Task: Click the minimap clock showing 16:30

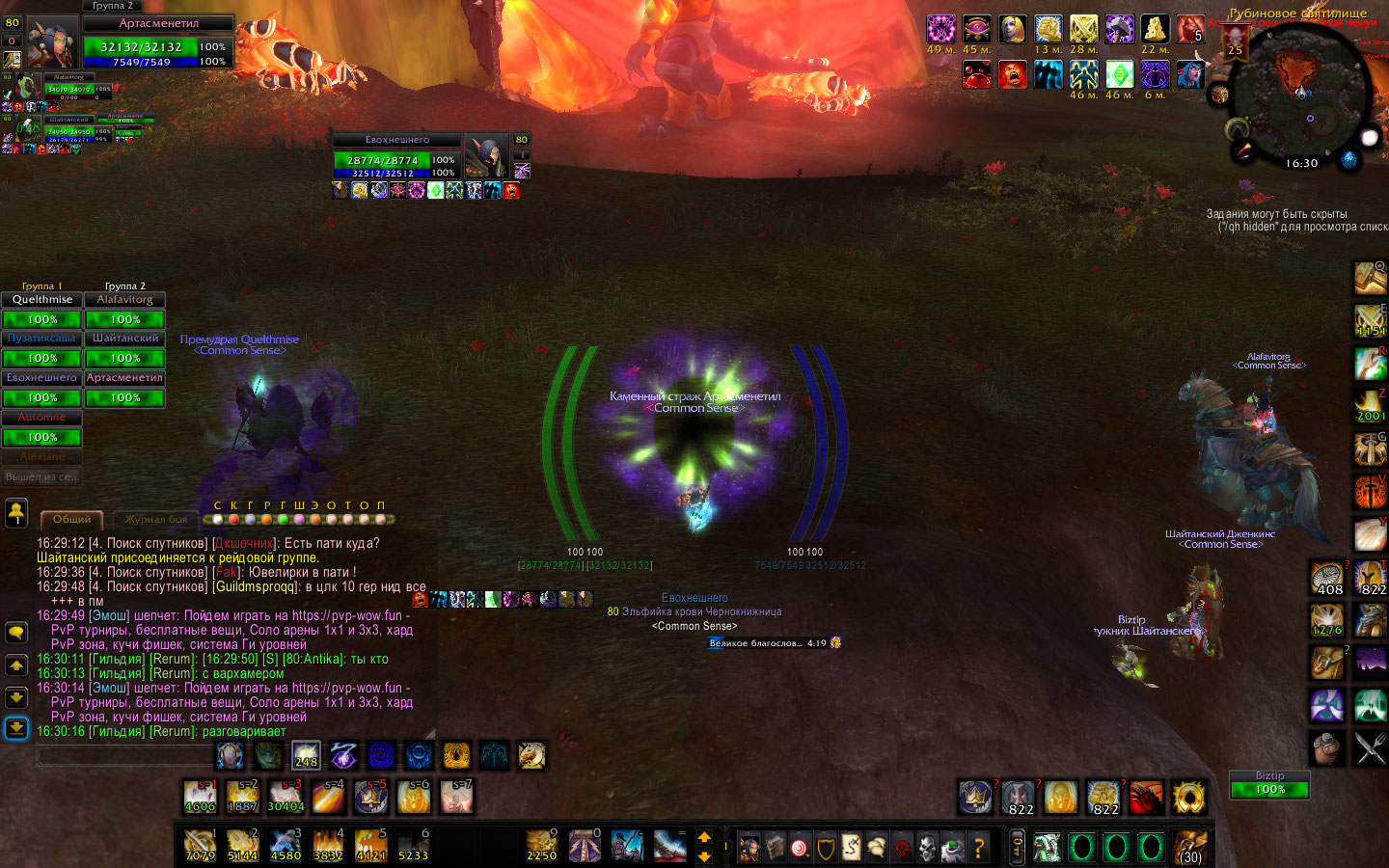Action: 1301,163
